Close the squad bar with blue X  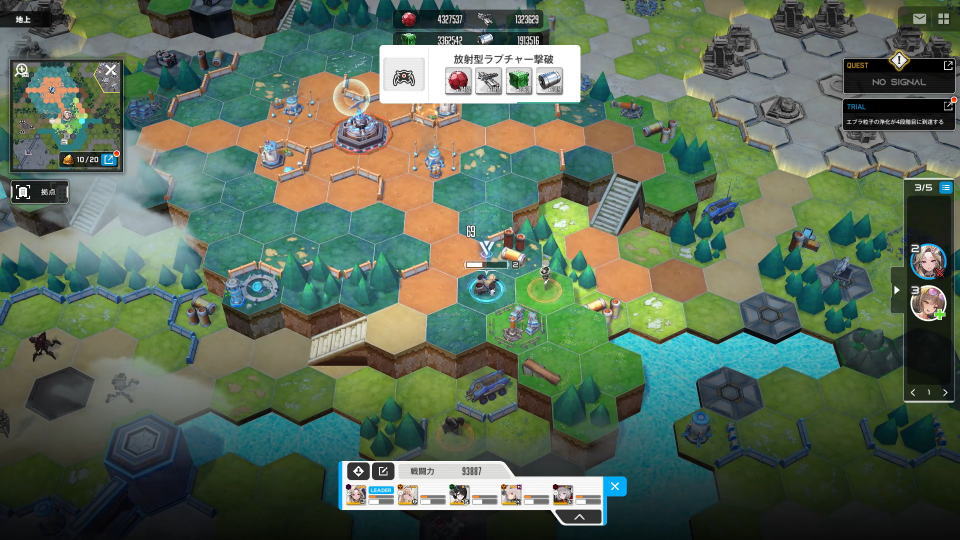pos(615,487)
